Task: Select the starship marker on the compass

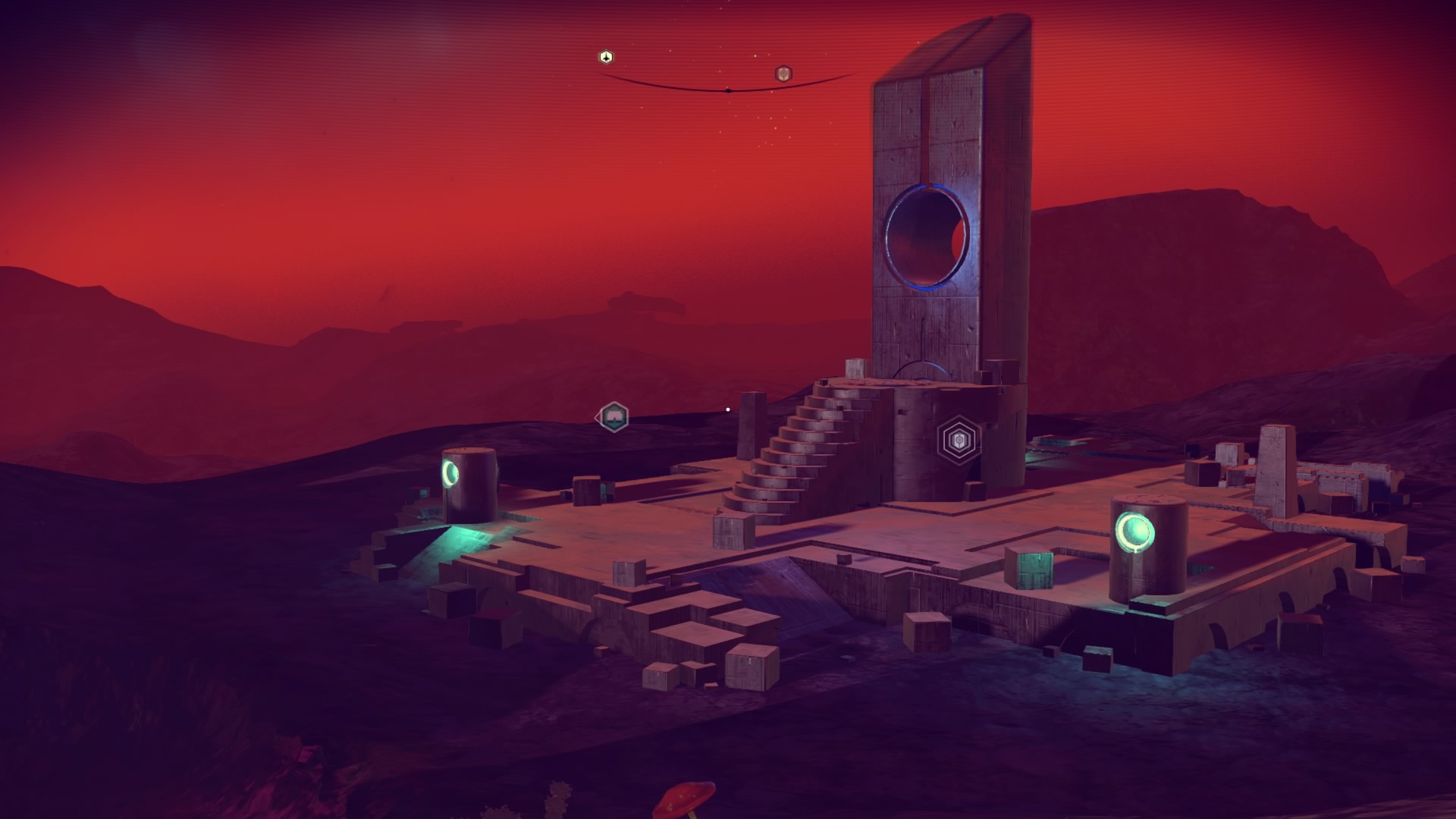Action: pyautogui.click(x=605, y=57)
